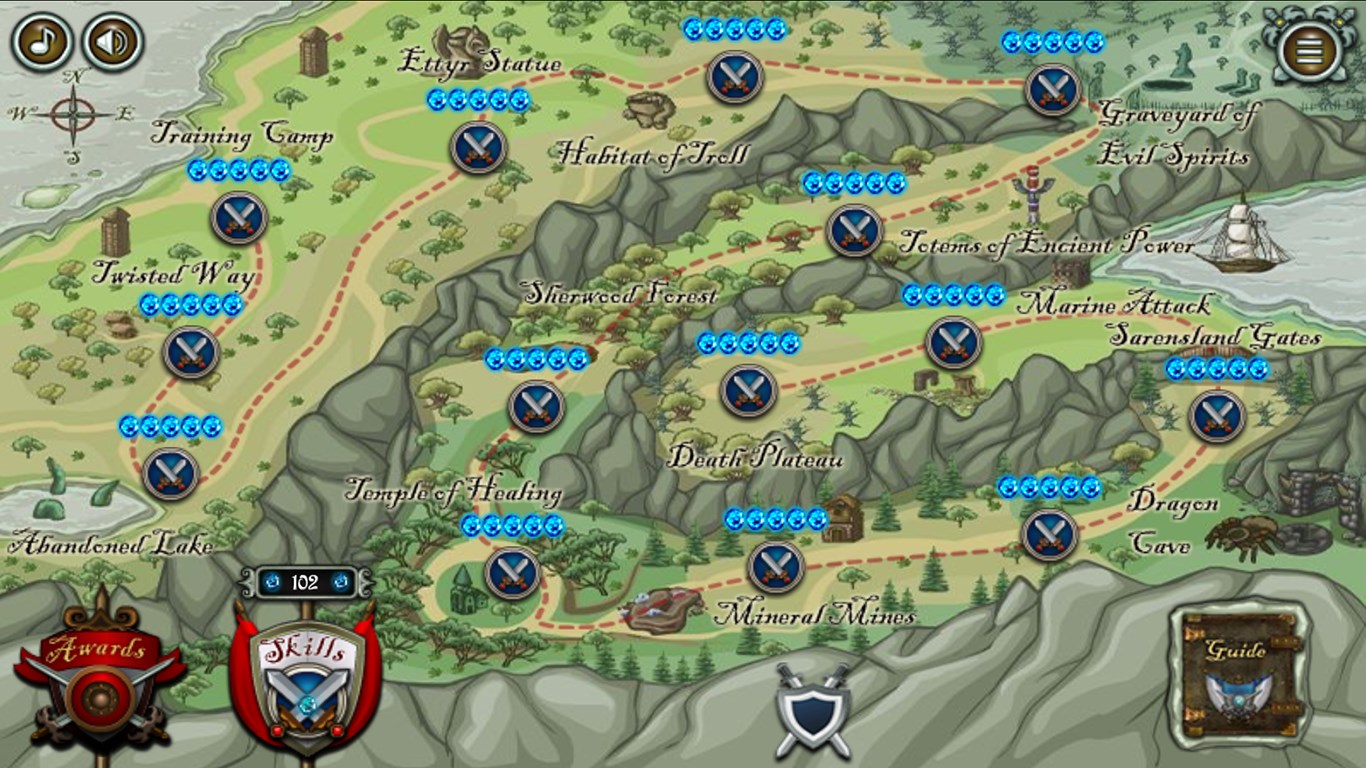Viewport: 1366px width, 768px height.
Task: Enter the Abandoned Lake level node
Action: click(171, 473)
